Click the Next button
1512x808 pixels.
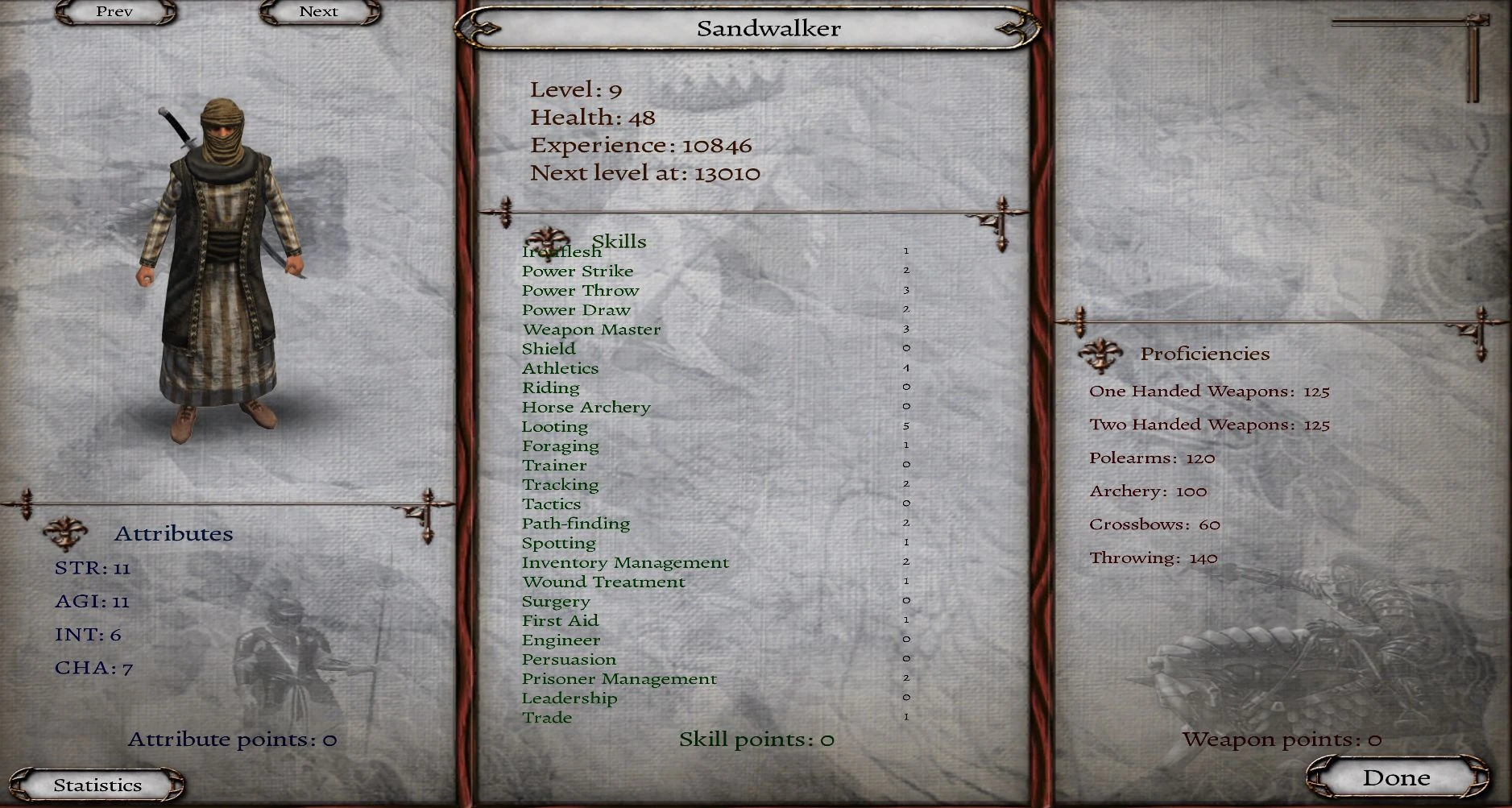tap(318, 11)
